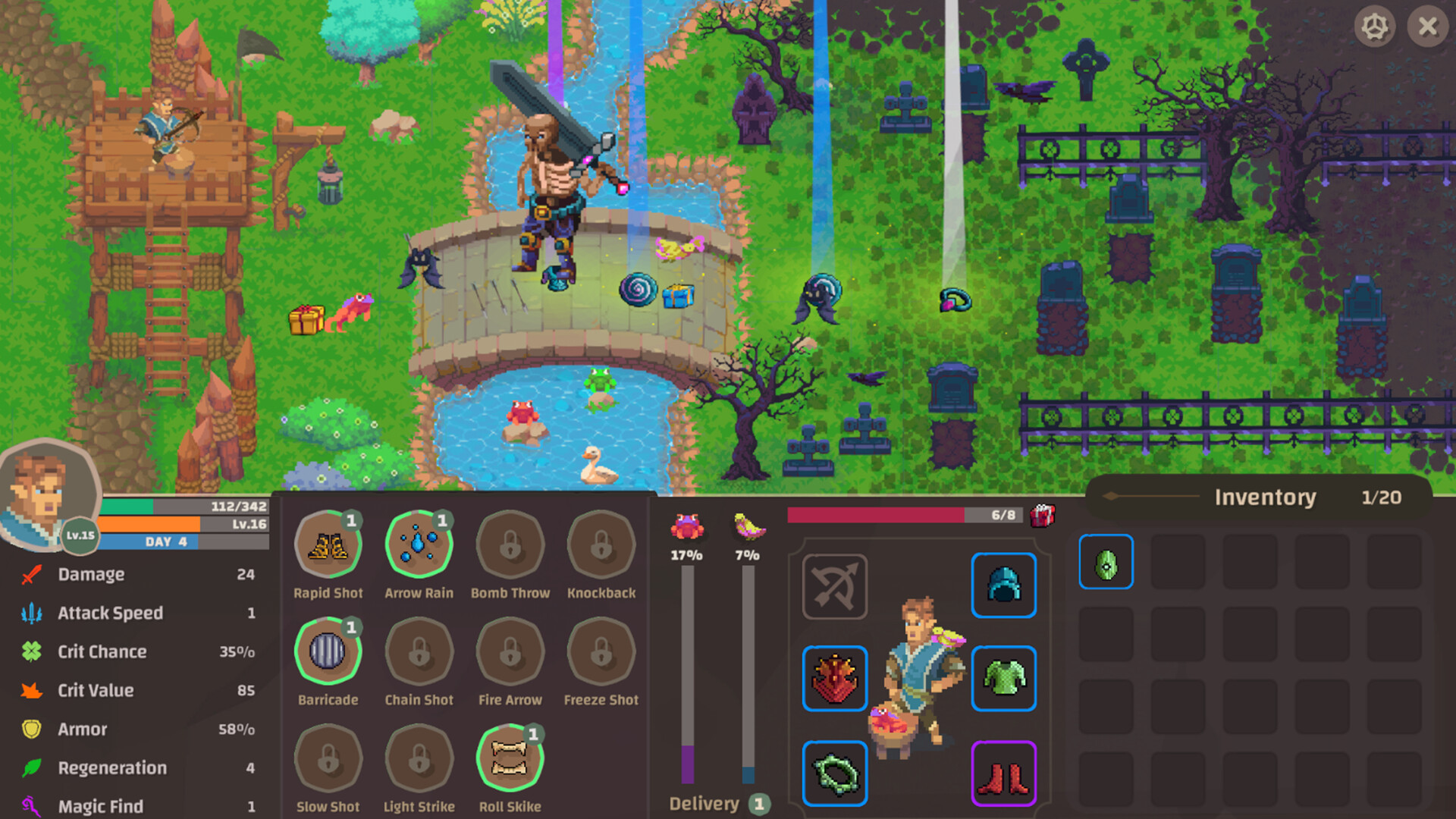1456x819 pixels.
Task: Select the locked Knockback skill
Action: pyautogui.click(x=601, y=543)
